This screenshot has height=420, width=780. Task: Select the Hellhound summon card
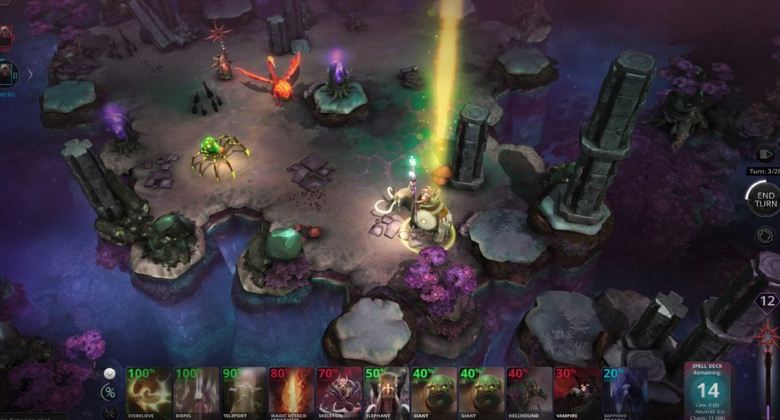pos(530,392)
